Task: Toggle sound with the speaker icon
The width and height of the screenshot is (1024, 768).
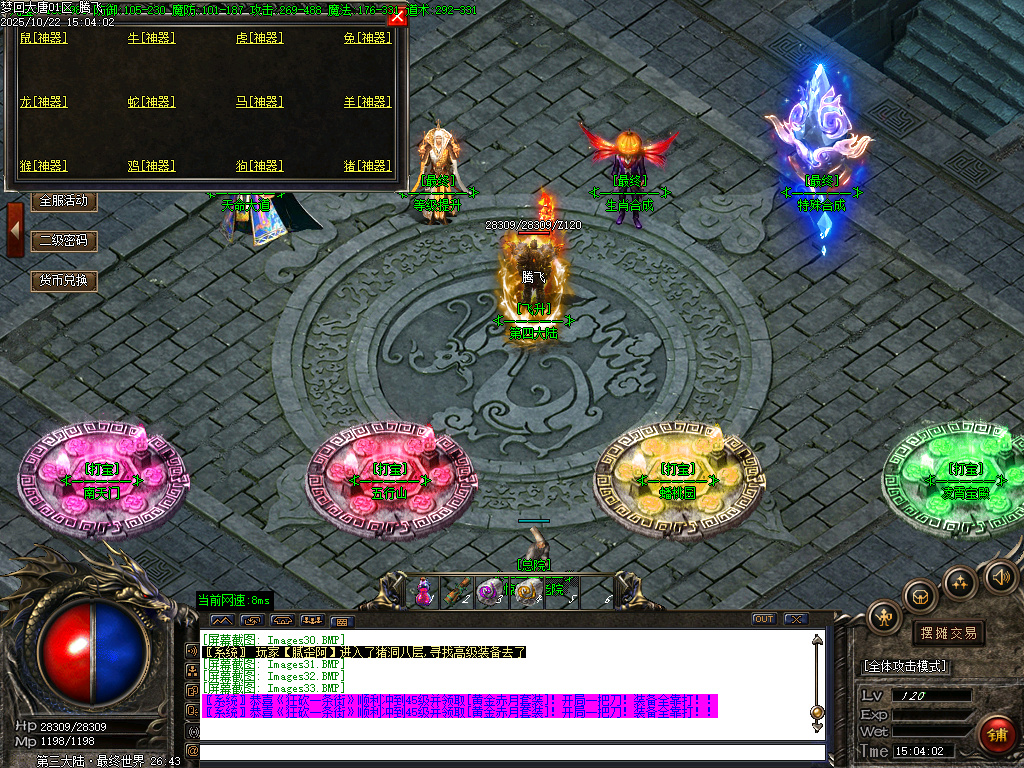Action: tap(999, 576)
